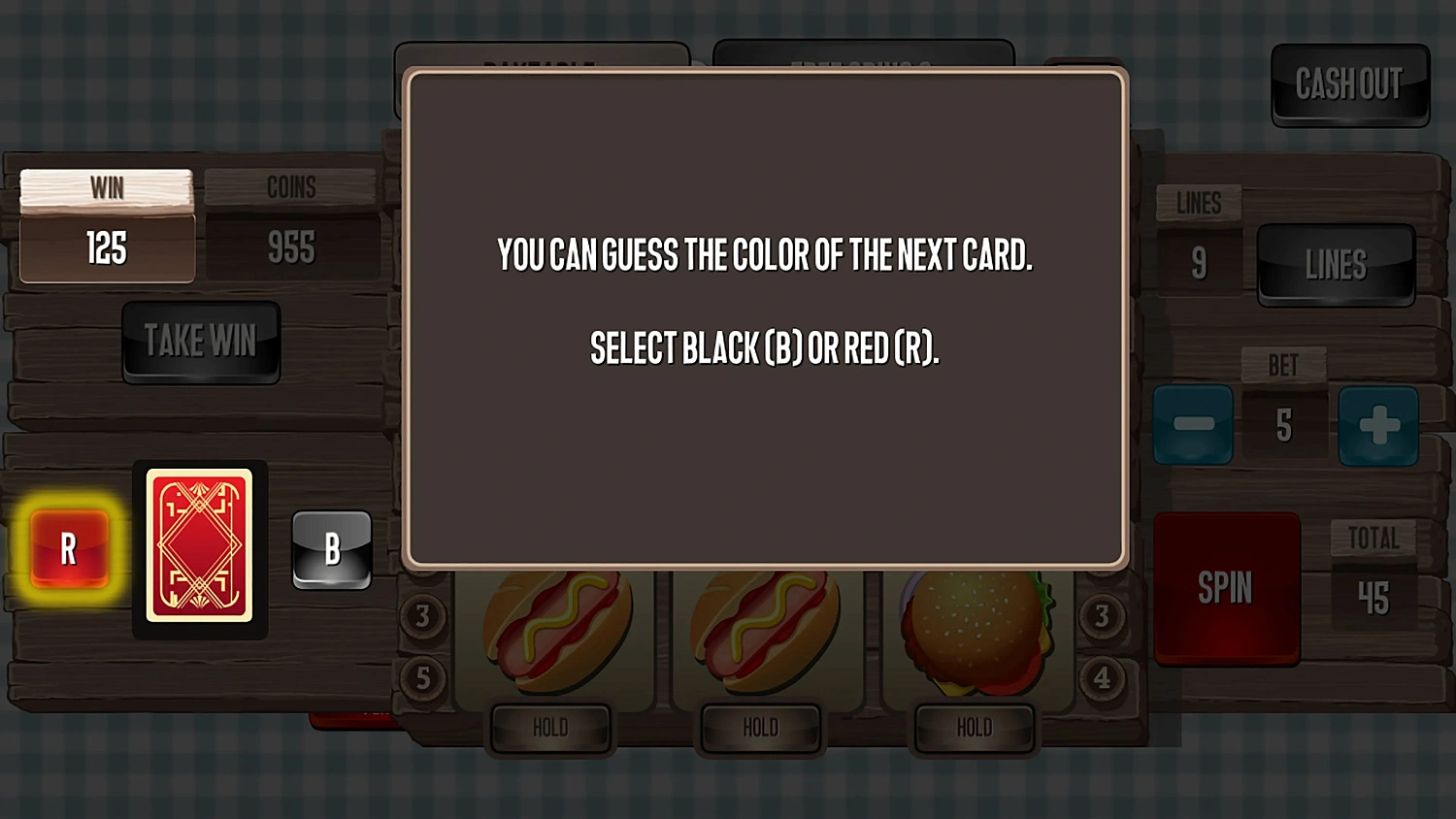1456x819 pixels.
Task: Click the face-down playing card
Action: click(x=200, y=548)
